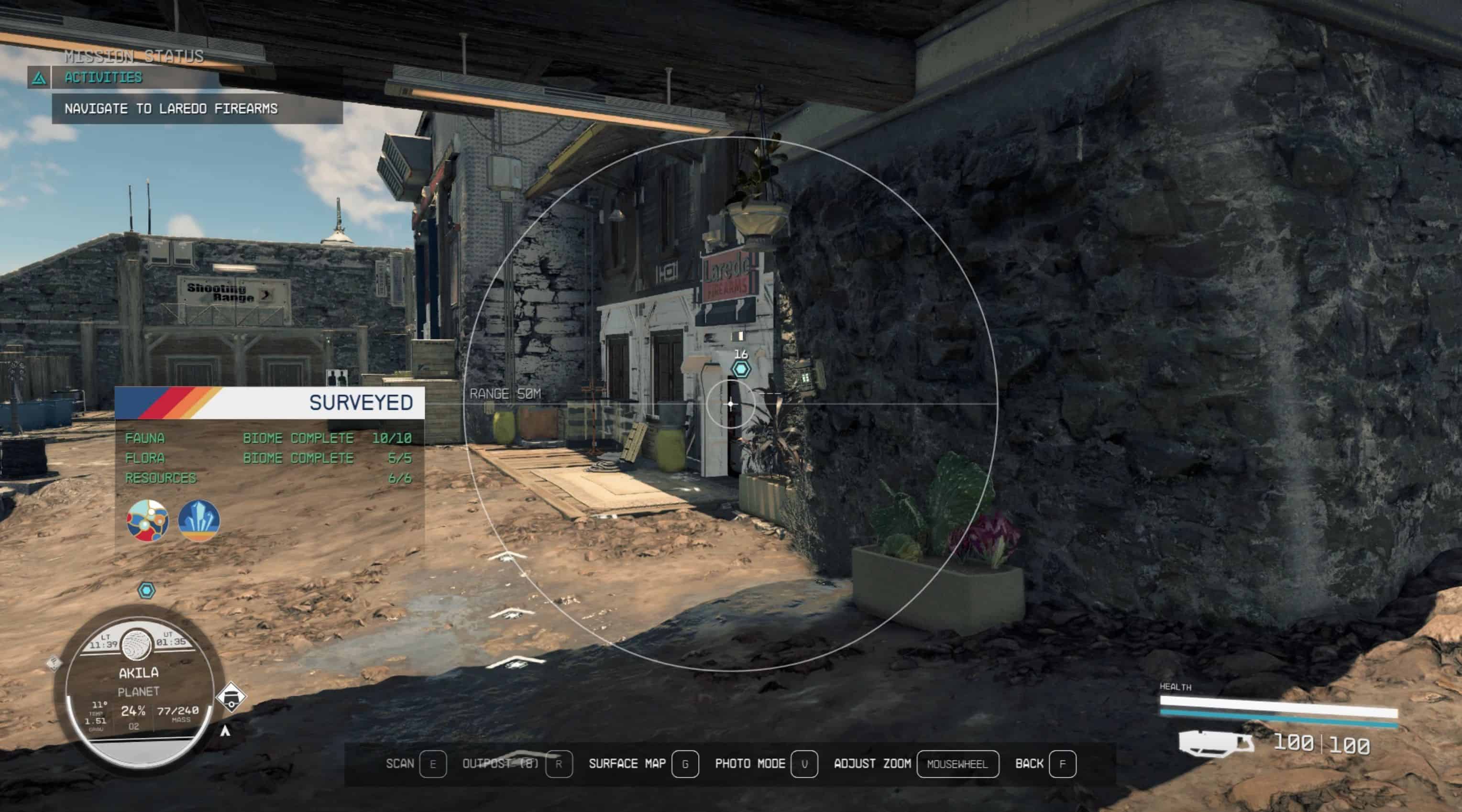Click the blue crystal trait icon

[x=198, y=520]
